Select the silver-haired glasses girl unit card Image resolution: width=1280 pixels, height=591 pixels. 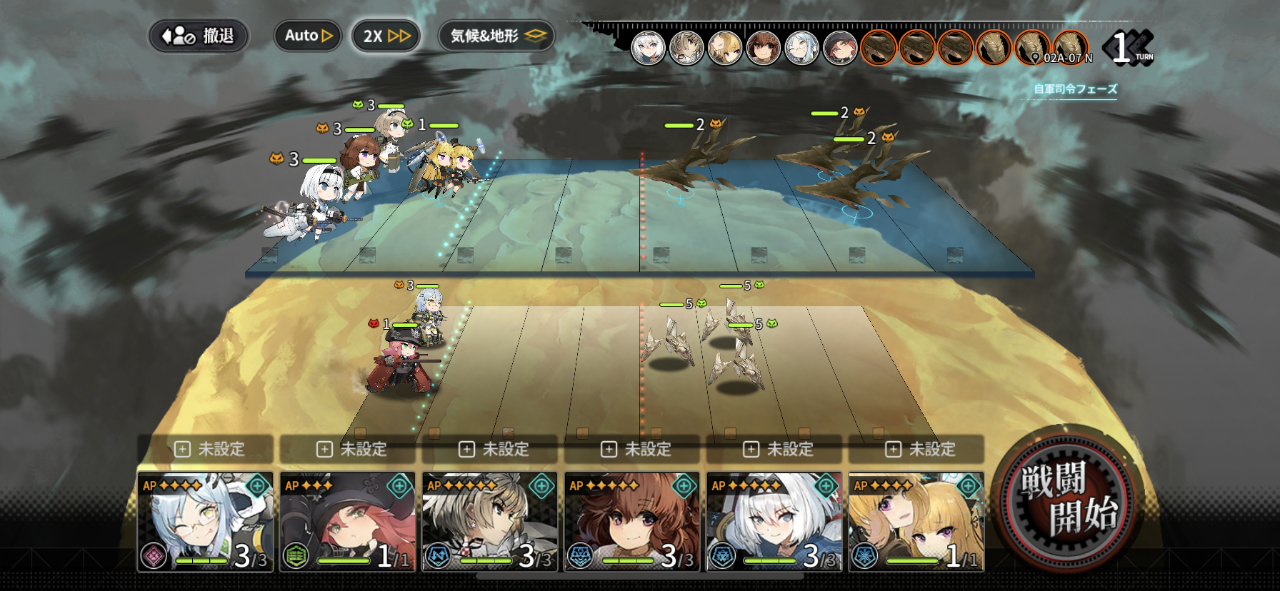(x=205, y=521)
